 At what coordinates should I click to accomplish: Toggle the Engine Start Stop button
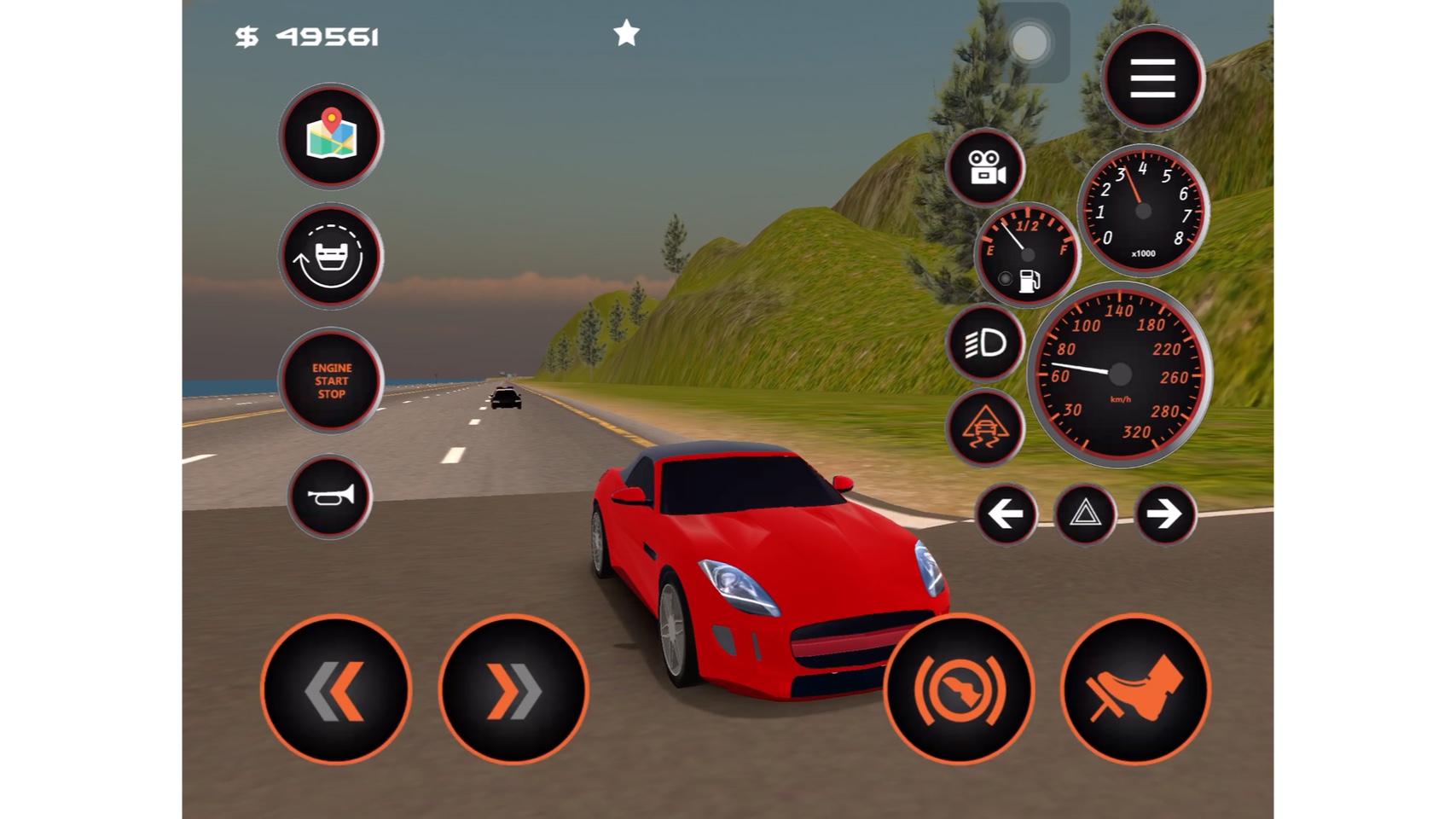pyautogui.click(x=331, y=380)
